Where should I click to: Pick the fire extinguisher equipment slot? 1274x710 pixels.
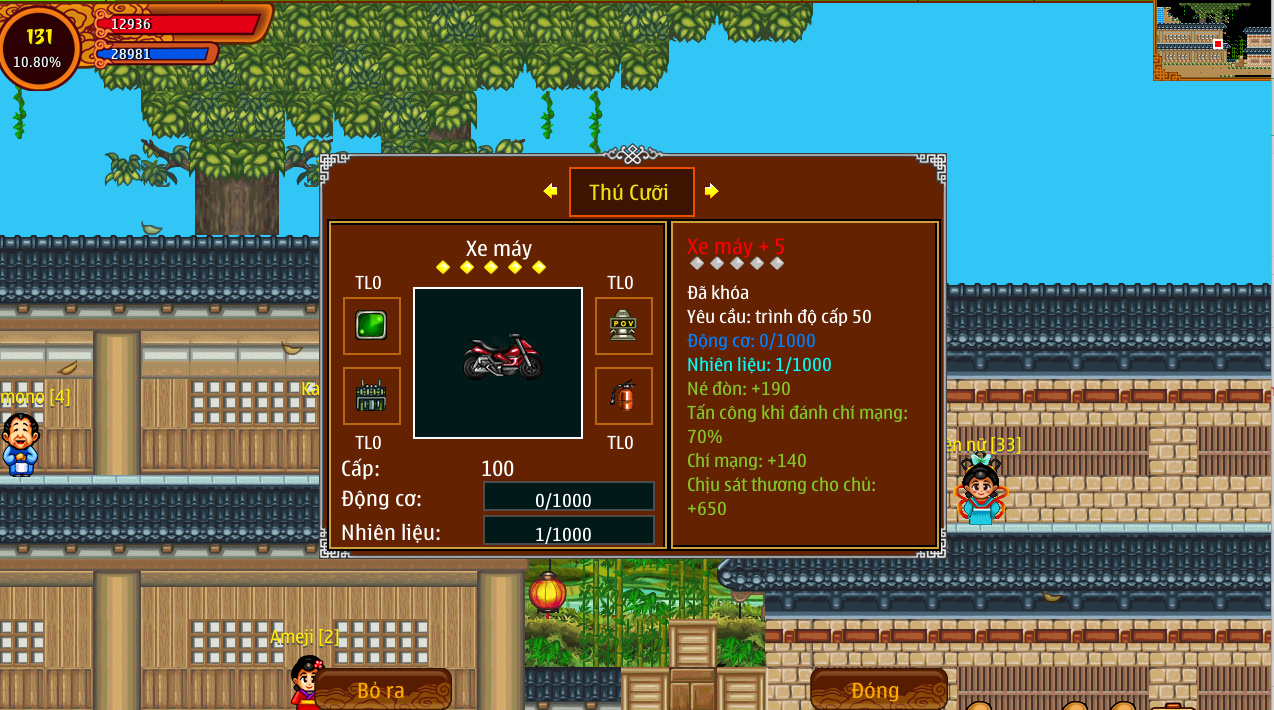(623, 396)
